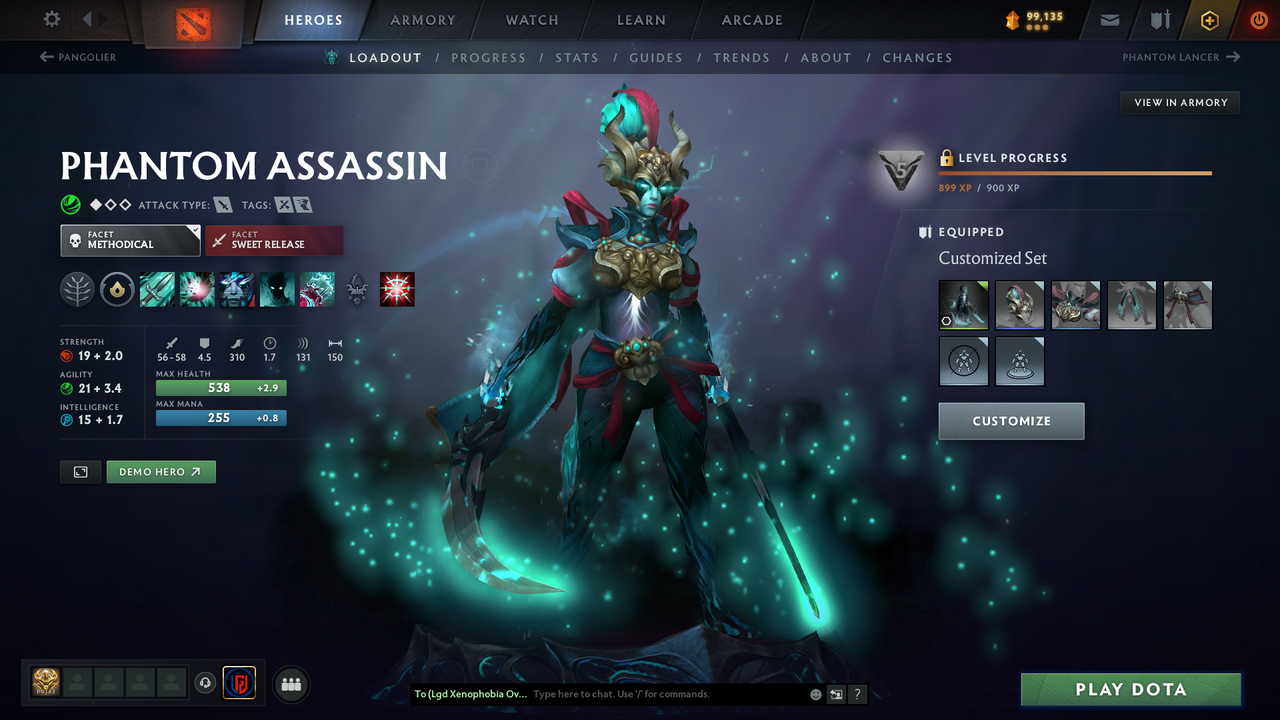Image resolution: width=1280 pixels, height=720 pixels.
Task: Open the talent tree icon
Action: point(77,289)
